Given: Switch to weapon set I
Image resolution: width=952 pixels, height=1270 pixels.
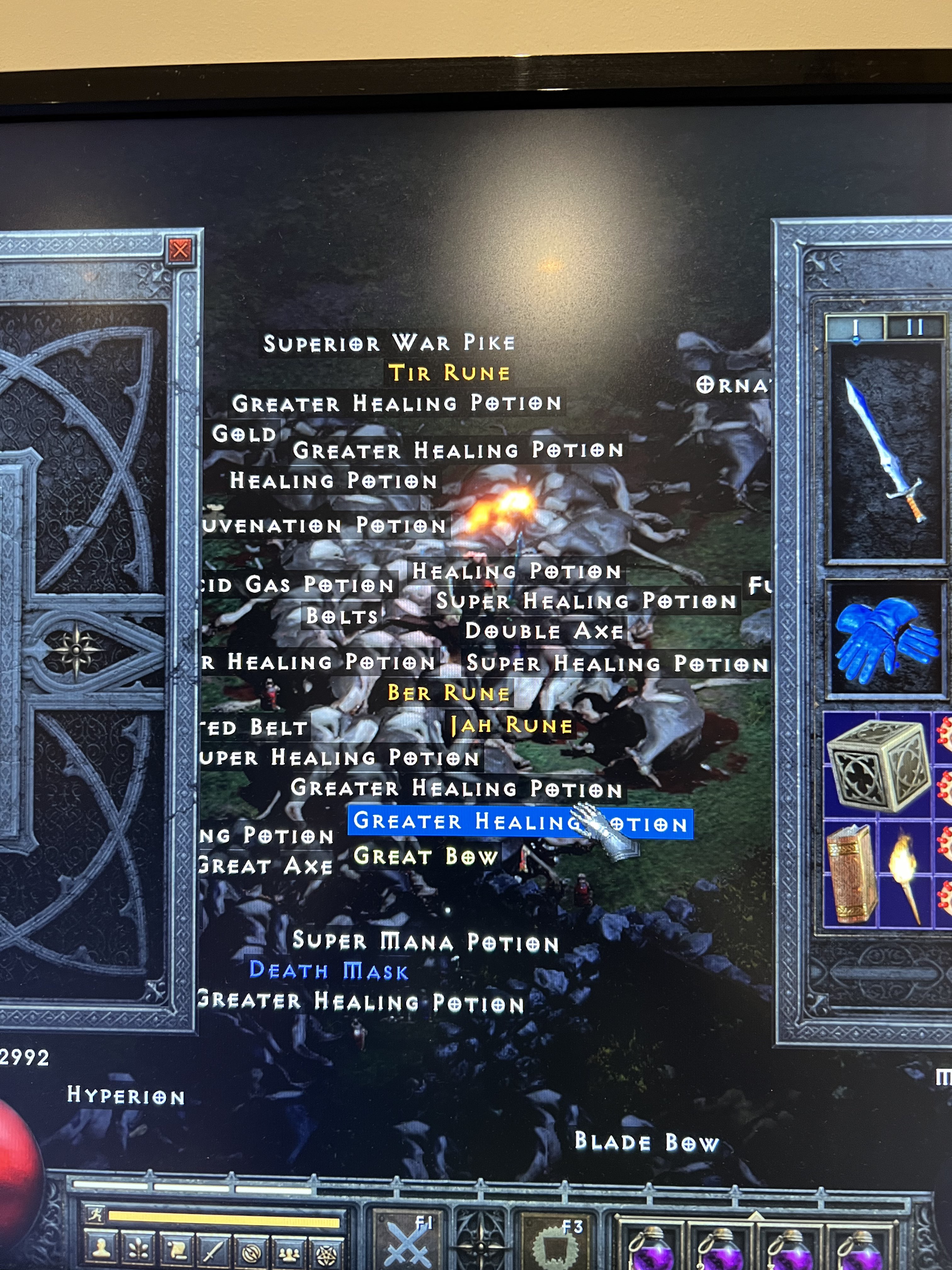Looking at the screenshot, I should (856, 327).
